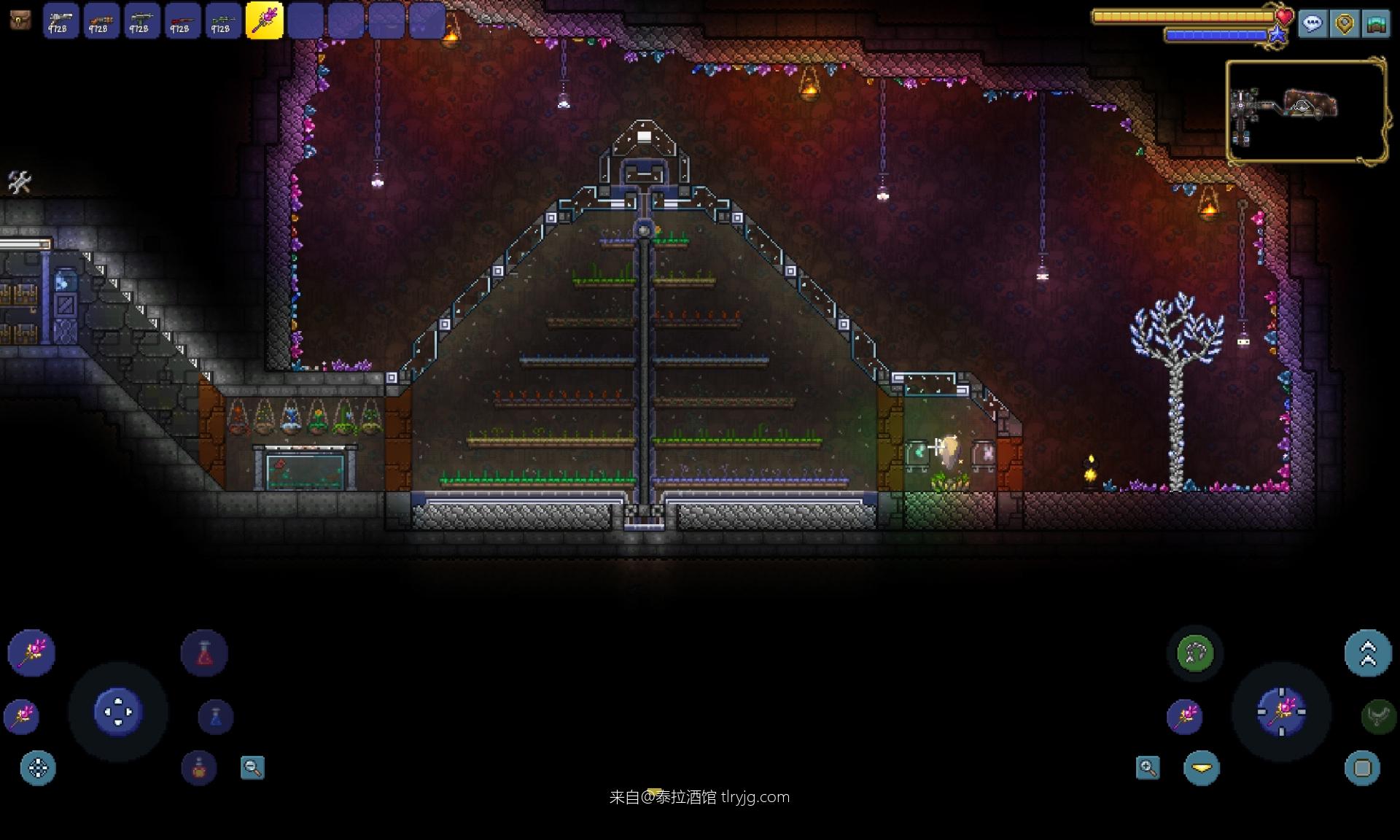Use the red healing potion quick button

coord(204,653)
